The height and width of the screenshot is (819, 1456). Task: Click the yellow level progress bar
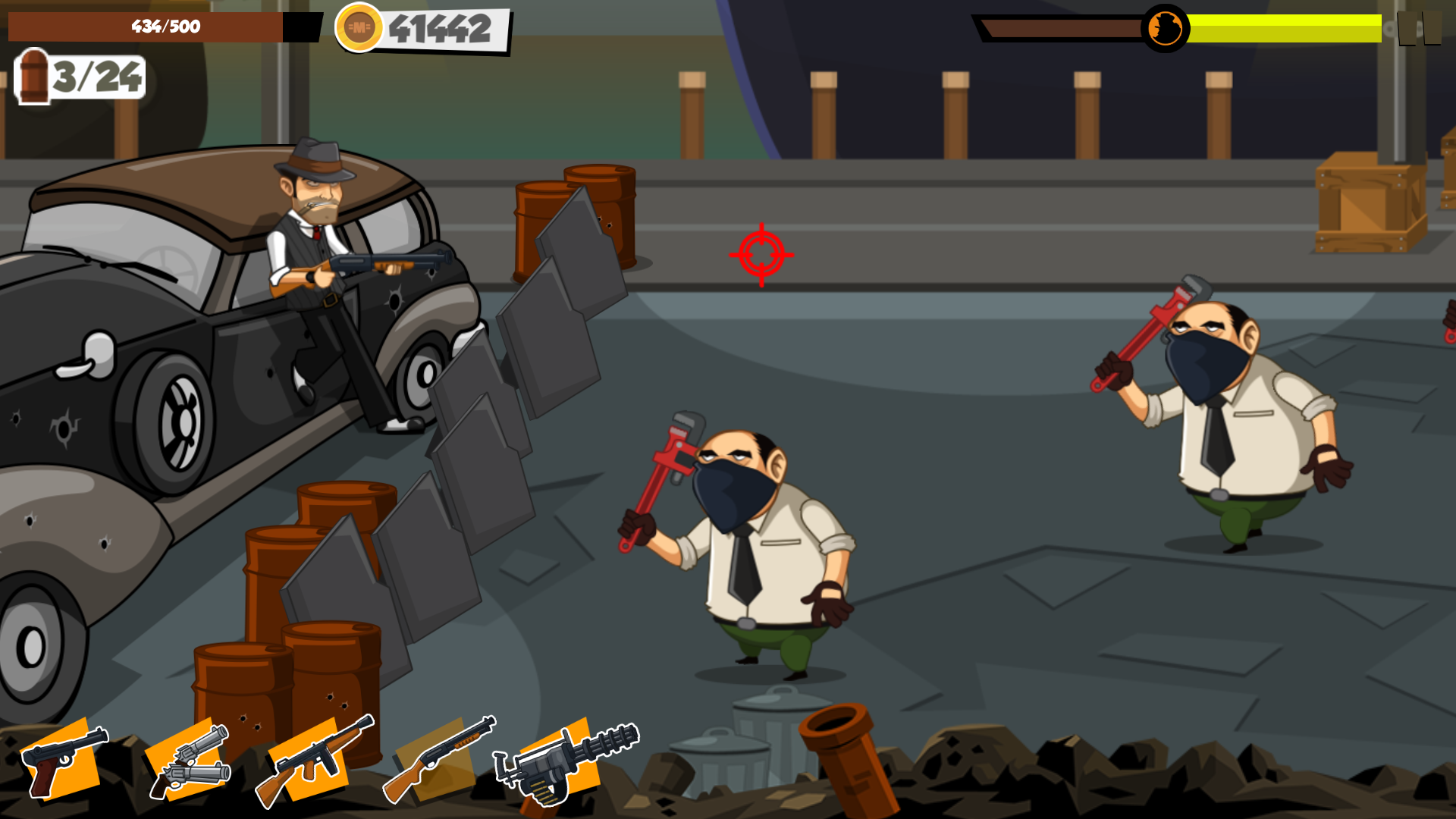1289,27
